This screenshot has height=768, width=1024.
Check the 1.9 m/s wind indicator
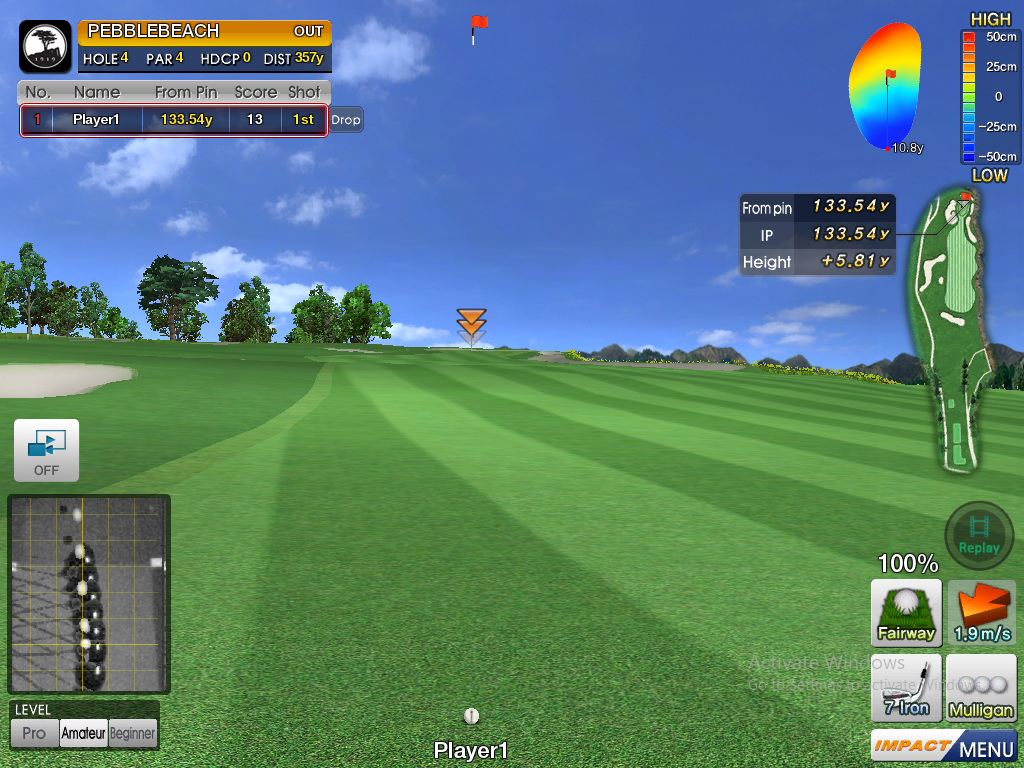click(x=981, y=612)
